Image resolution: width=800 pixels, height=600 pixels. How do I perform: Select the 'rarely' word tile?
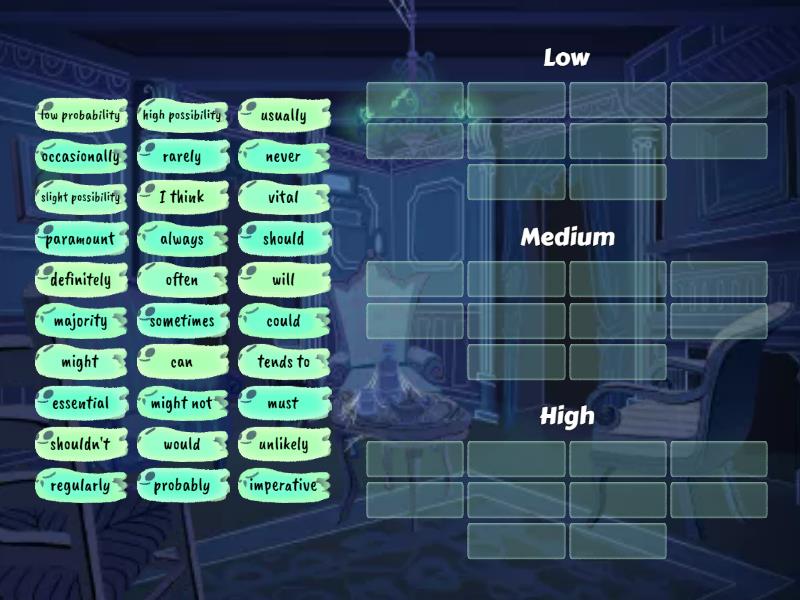(x=182, y=156)
